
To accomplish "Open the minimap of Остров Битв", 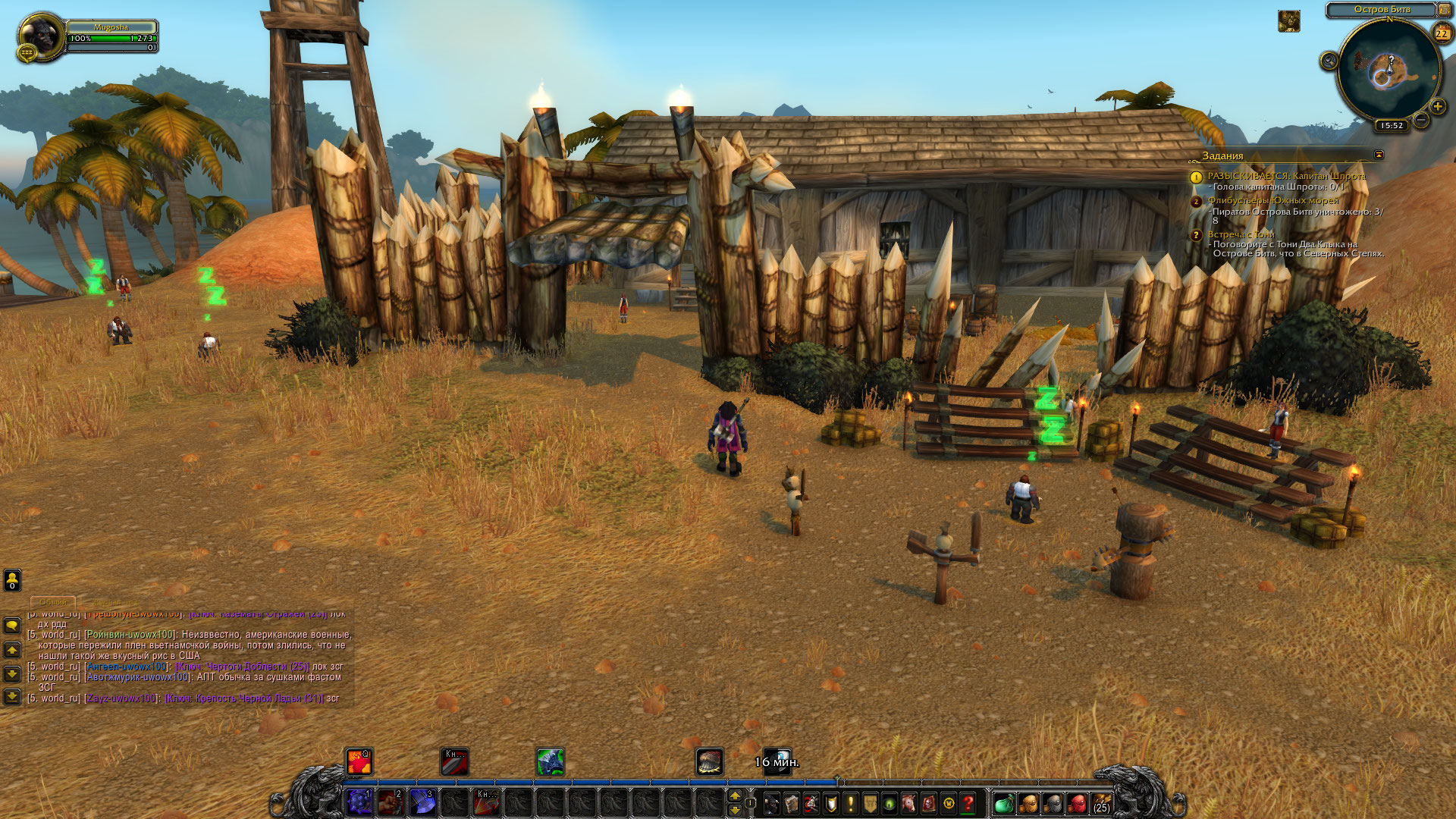I will pos(1389,70).
